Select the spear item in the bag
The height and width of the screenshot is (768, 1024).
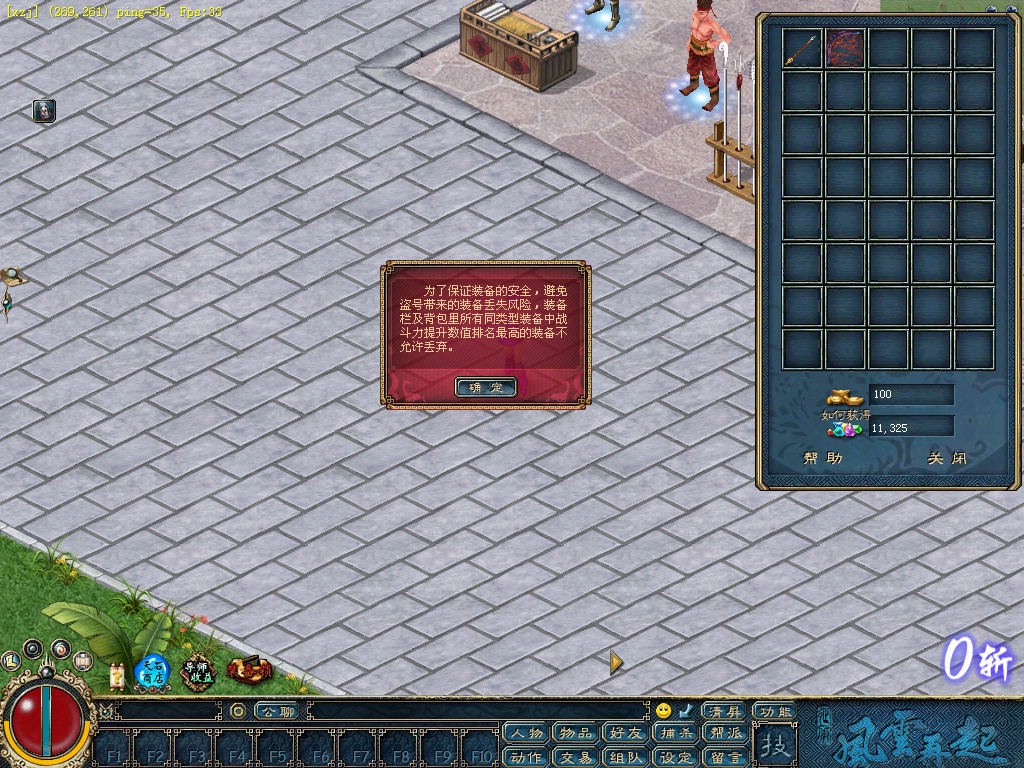pyautogui.click(x=801, y=49)
